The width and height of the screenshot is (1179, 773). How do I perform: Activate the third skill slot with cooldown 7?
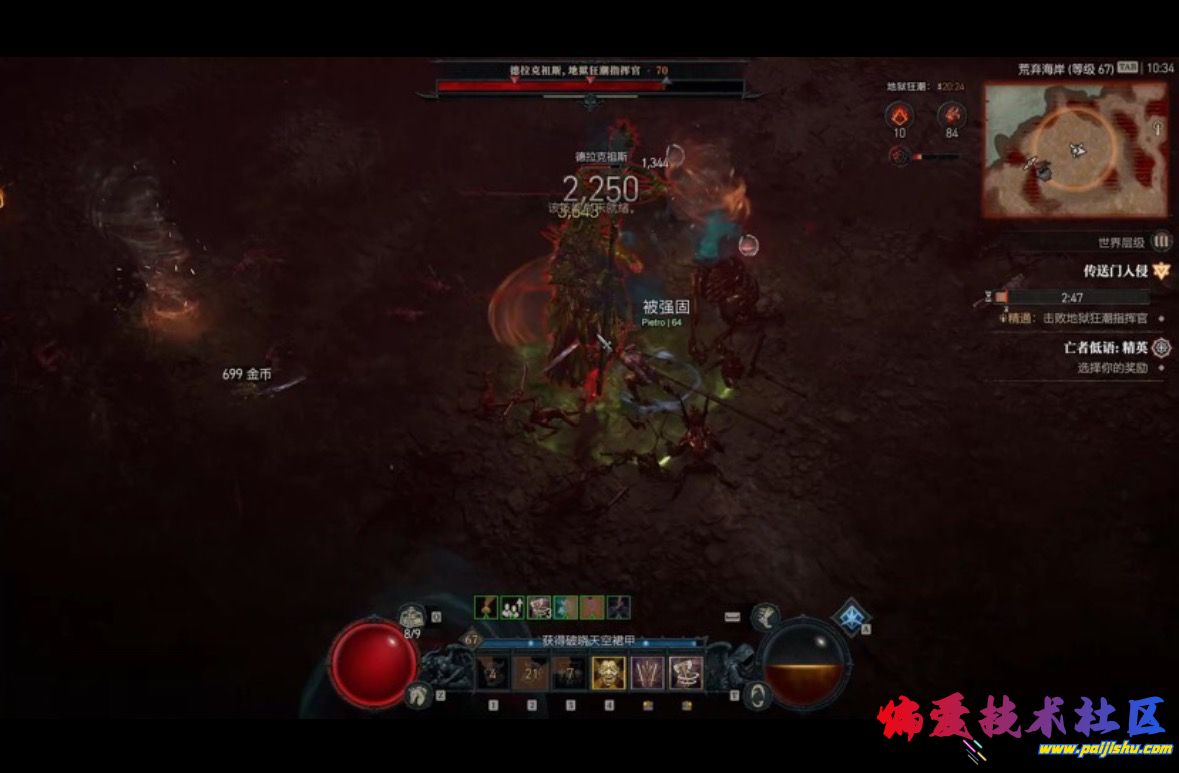569,673
